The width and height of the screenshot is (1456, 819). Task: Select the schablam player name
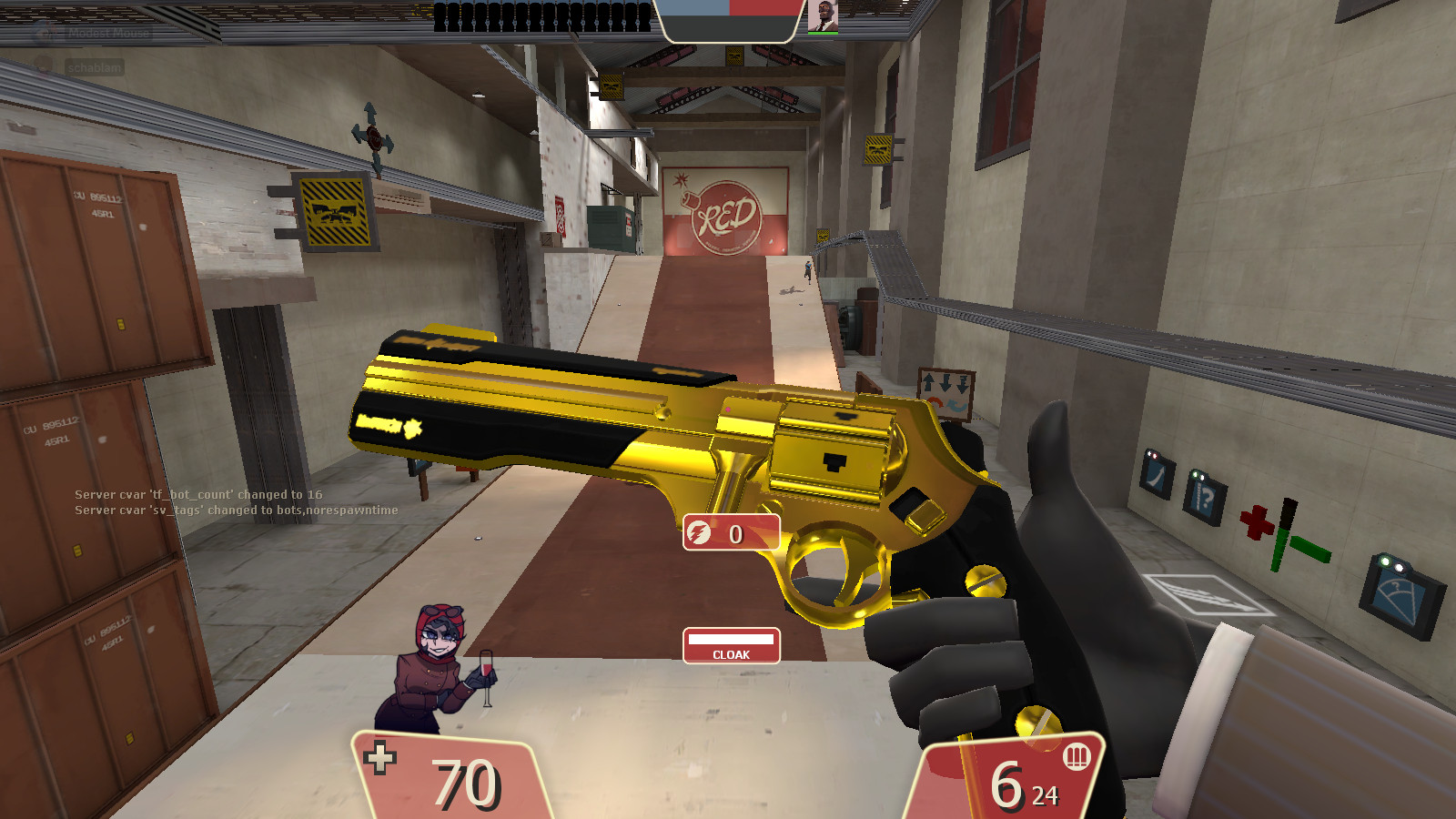point(93,66)
